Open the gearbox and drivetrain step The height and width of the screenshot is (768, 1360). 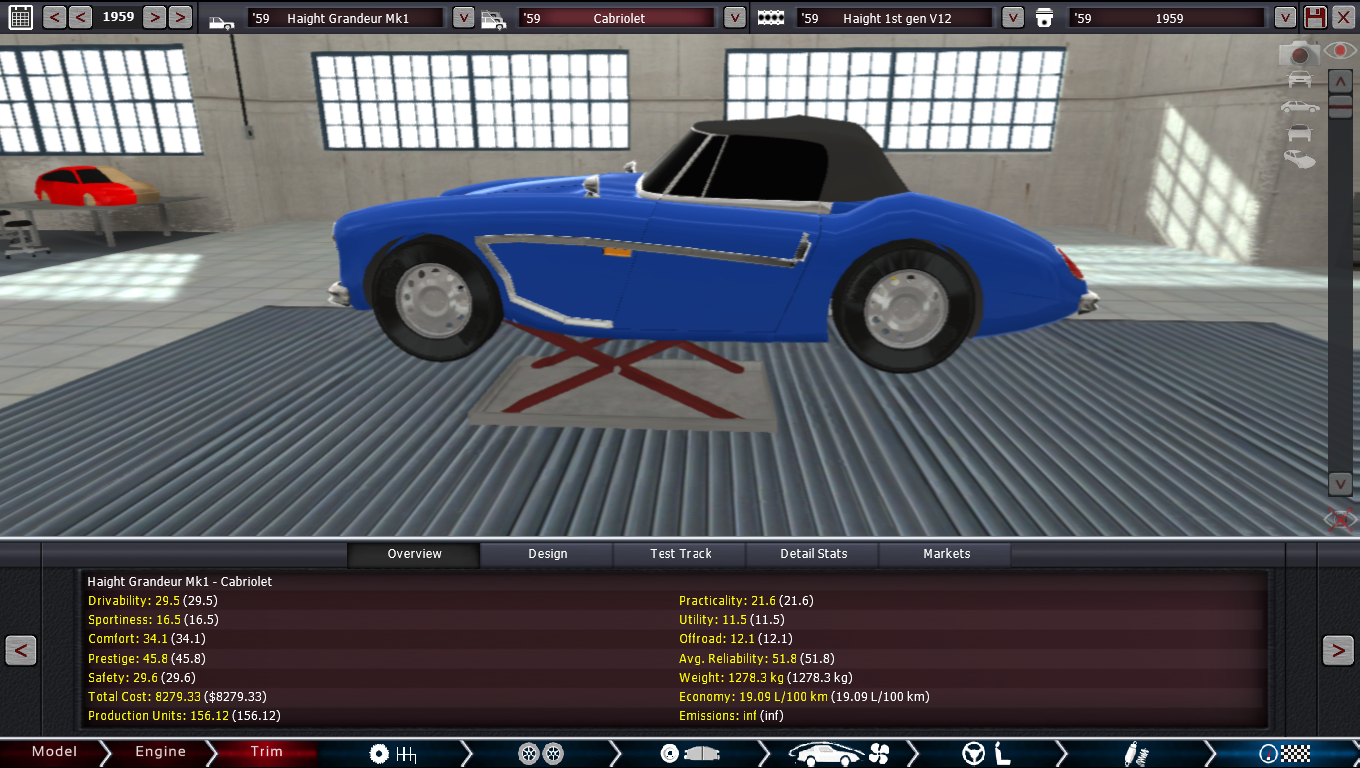[392, 753]
